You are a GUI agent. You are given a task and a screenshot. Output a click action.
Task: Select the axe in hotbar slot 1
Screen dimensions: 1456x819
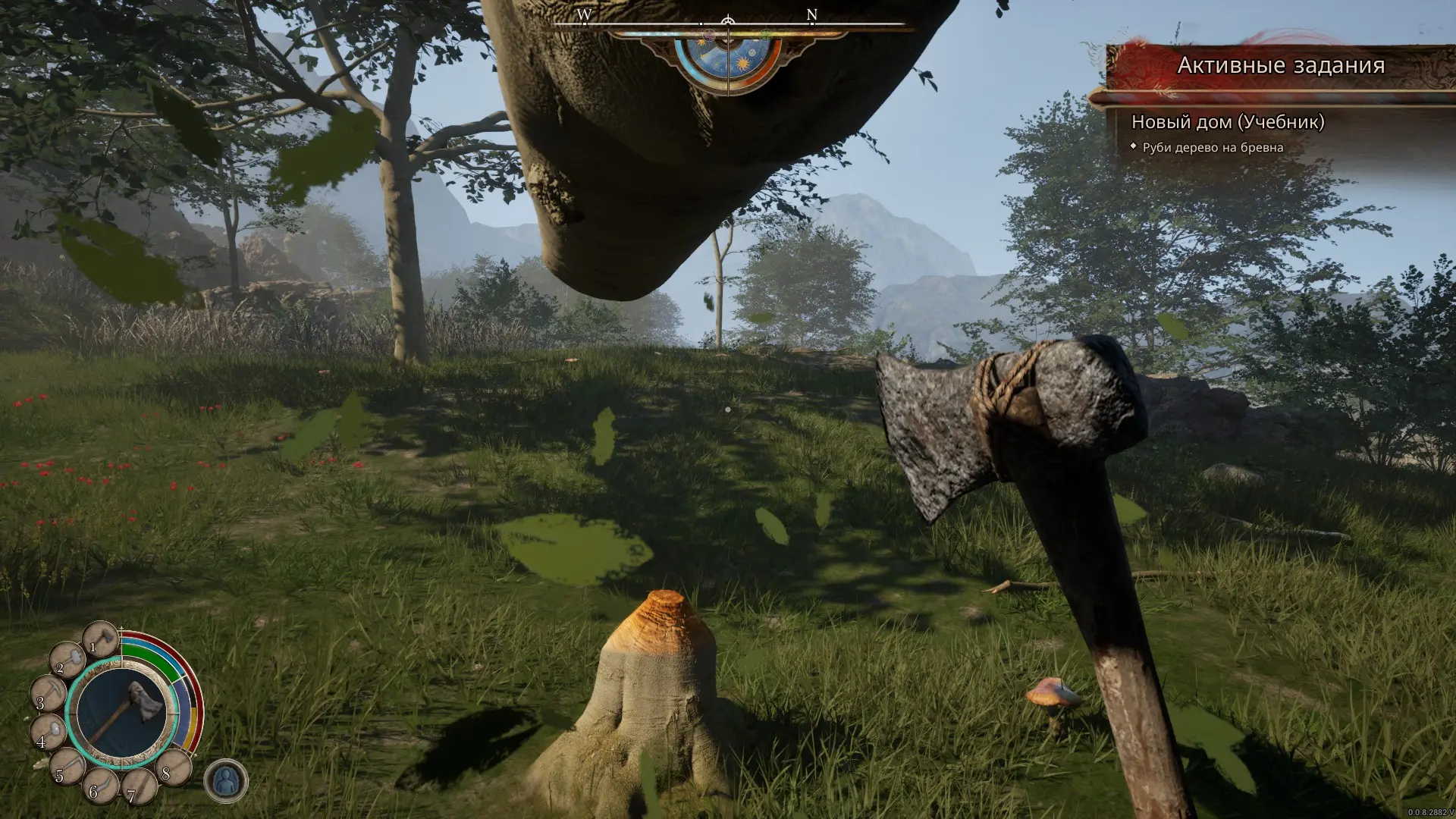click(102, 639)
